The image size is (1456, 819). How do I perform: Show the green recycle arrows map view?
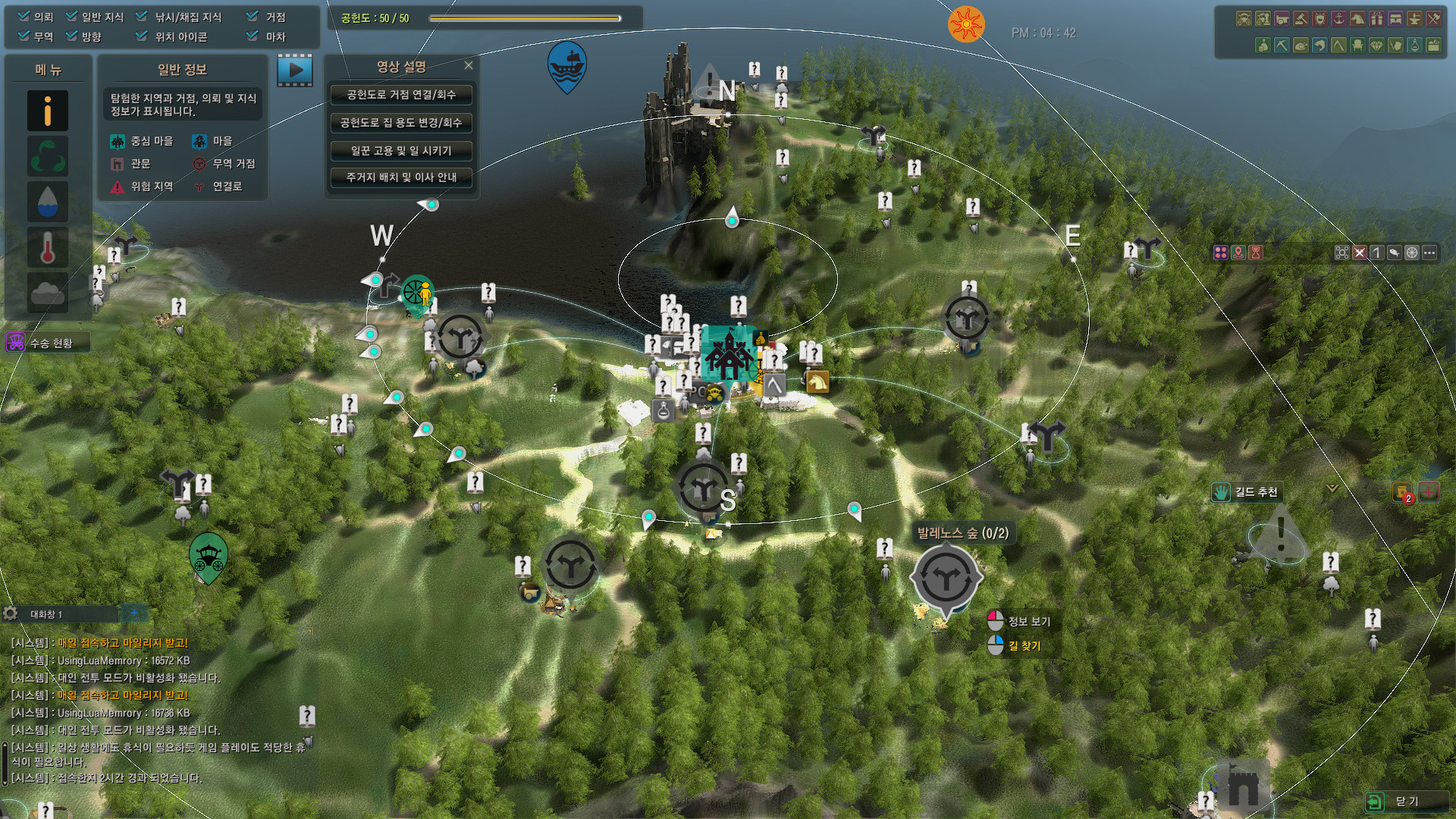click(x=48, y=157)
